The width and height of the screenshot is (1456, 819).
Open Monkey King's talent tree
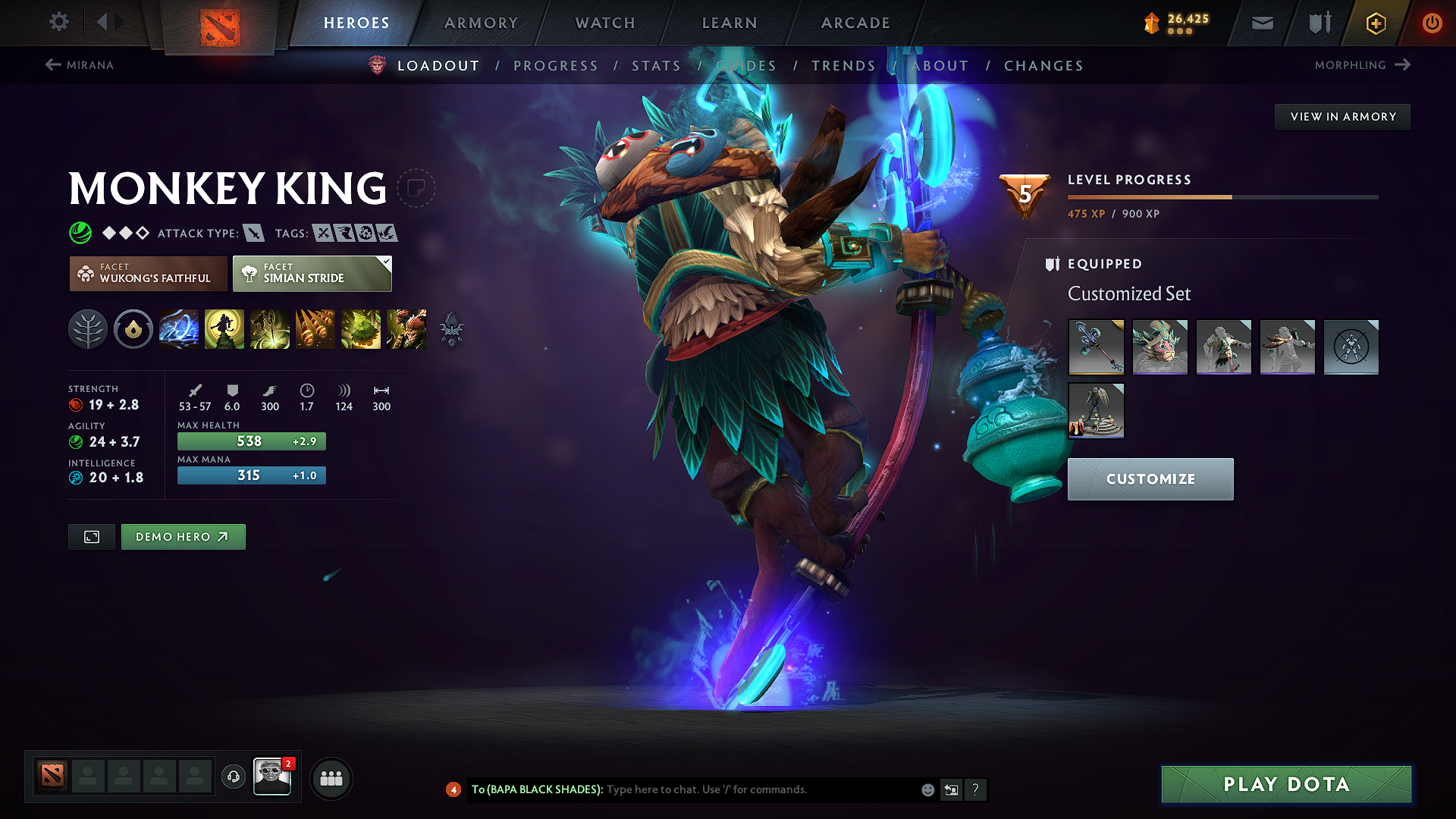pyautogui.click(x=88, y=329)
